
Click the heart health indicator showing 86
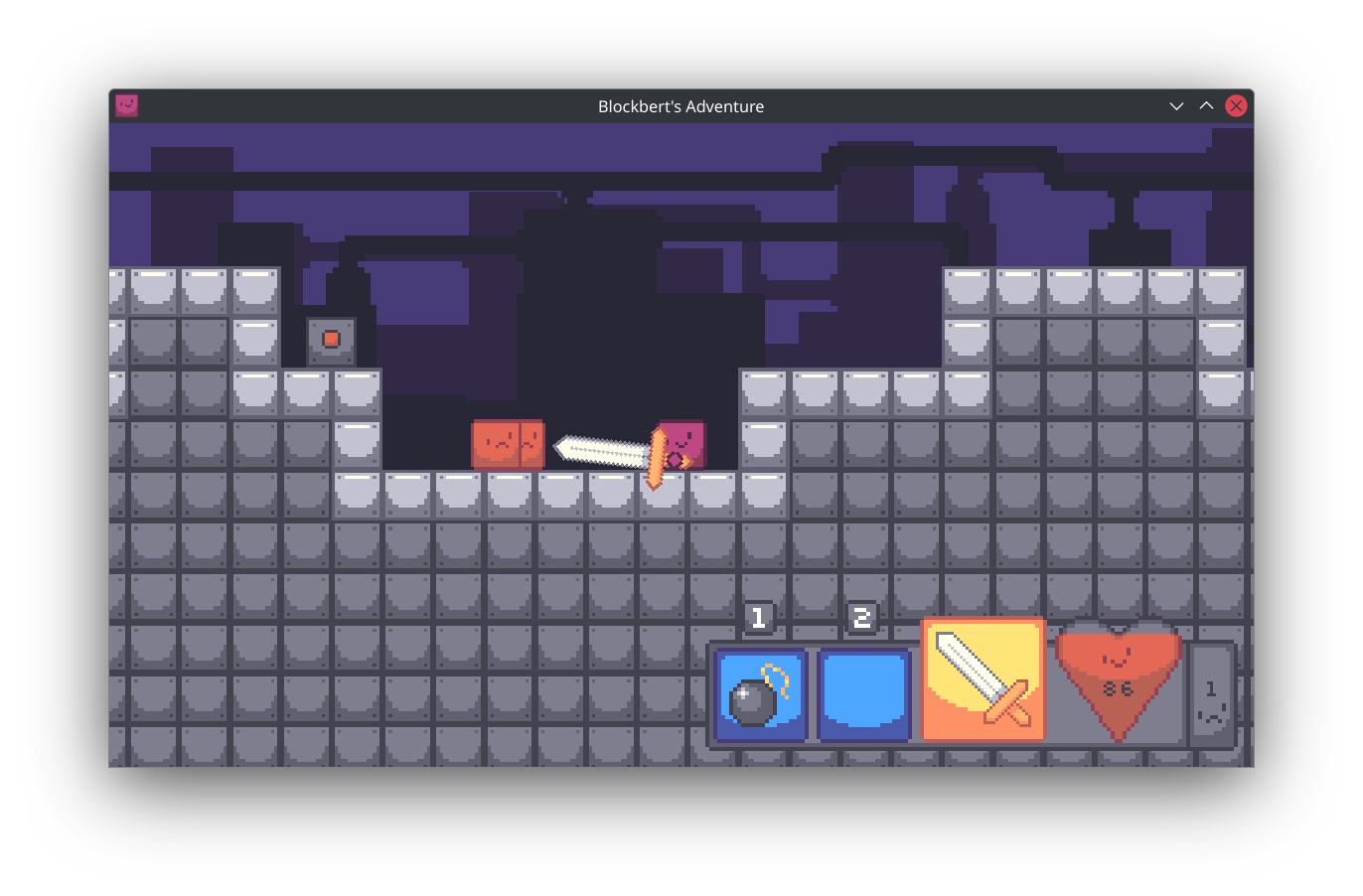tap(1119, 681)
